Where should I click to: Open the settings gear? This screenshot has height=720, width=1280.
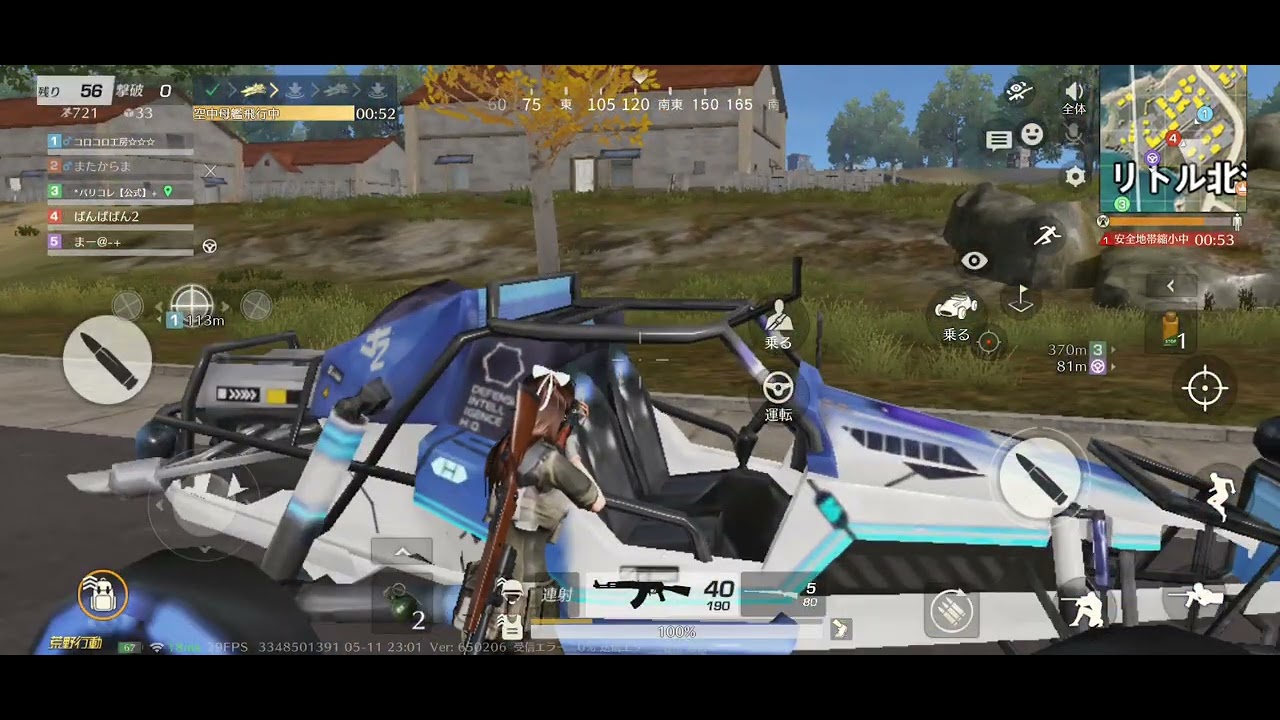[1075, 177]
